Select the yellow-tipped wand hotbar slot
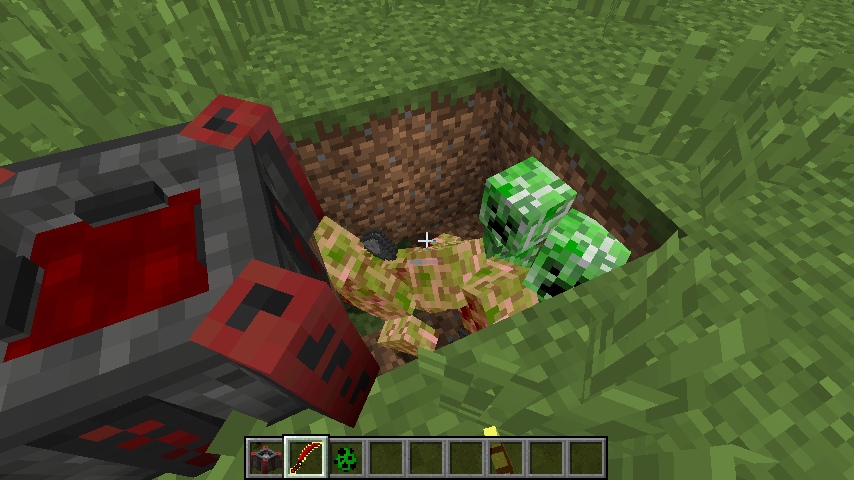This screenshot has width=854, height=480. (x=505, y=458)
